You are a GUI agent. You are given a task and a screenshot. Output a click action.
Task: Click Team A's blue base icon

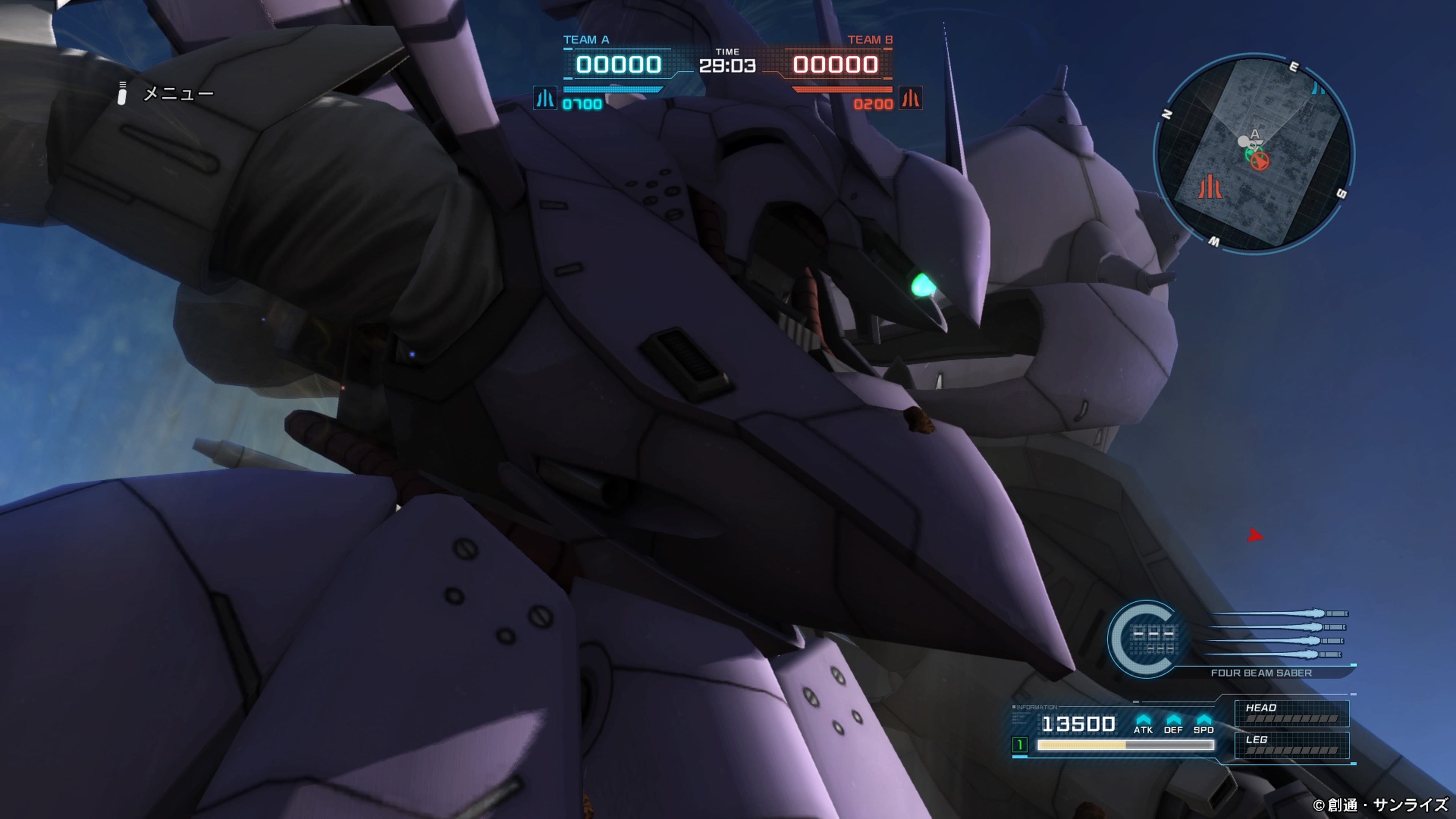click(545, 98)
